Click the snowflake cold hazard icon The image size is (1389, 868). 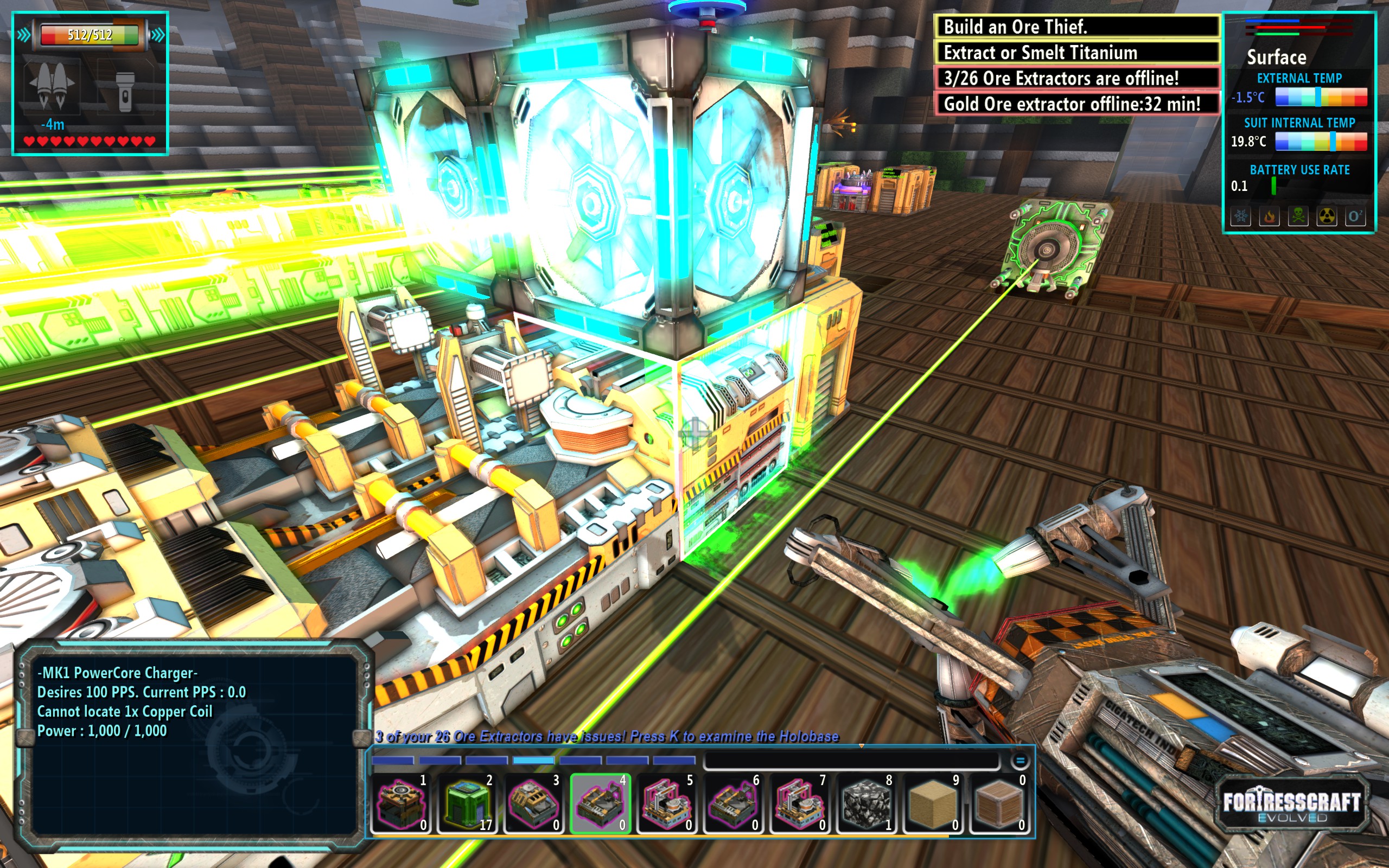(1241, 216)
